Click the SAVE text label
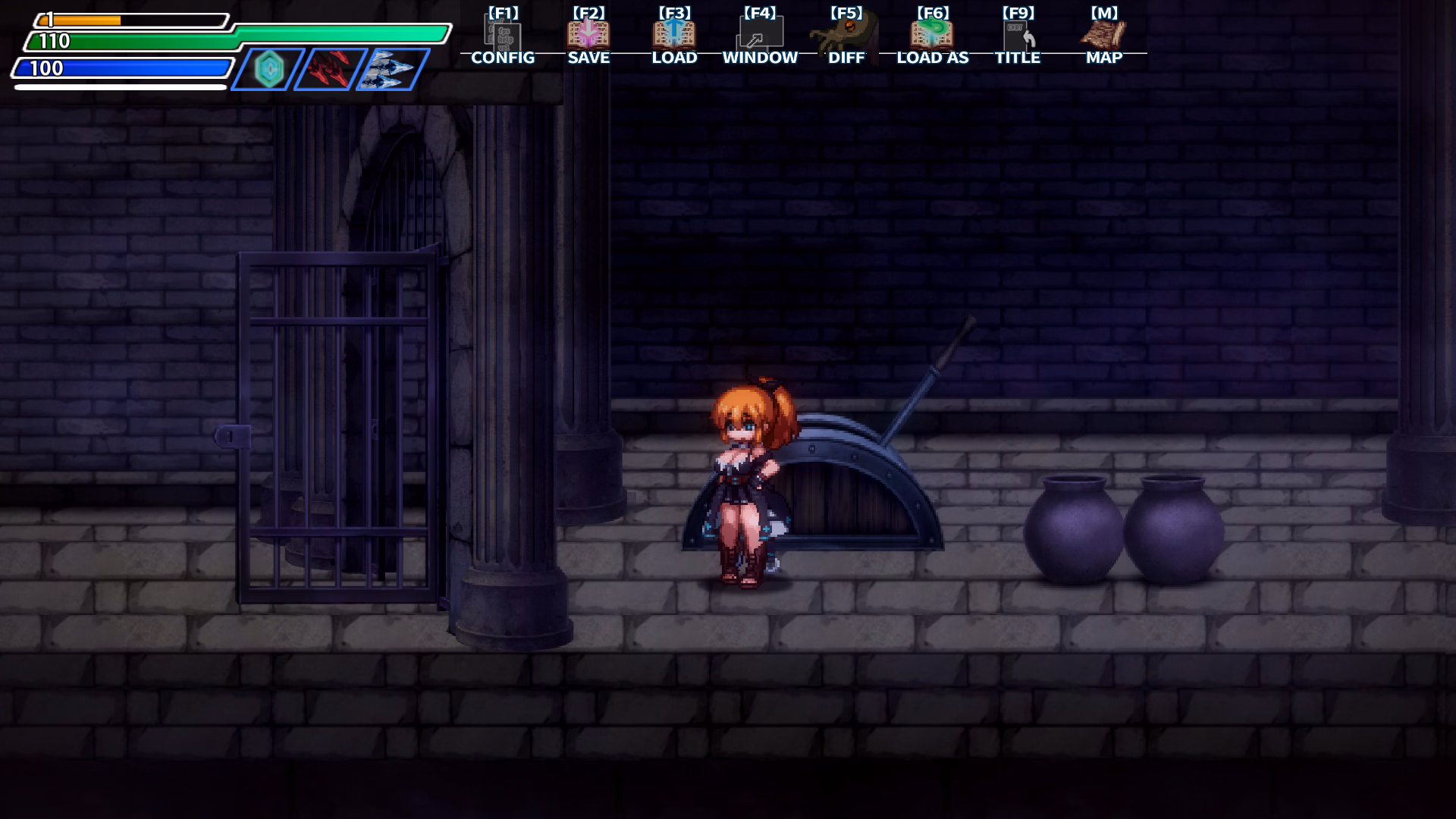This screenshot has width=1456, height=819. pyautogui.click(x=588, y=58)
